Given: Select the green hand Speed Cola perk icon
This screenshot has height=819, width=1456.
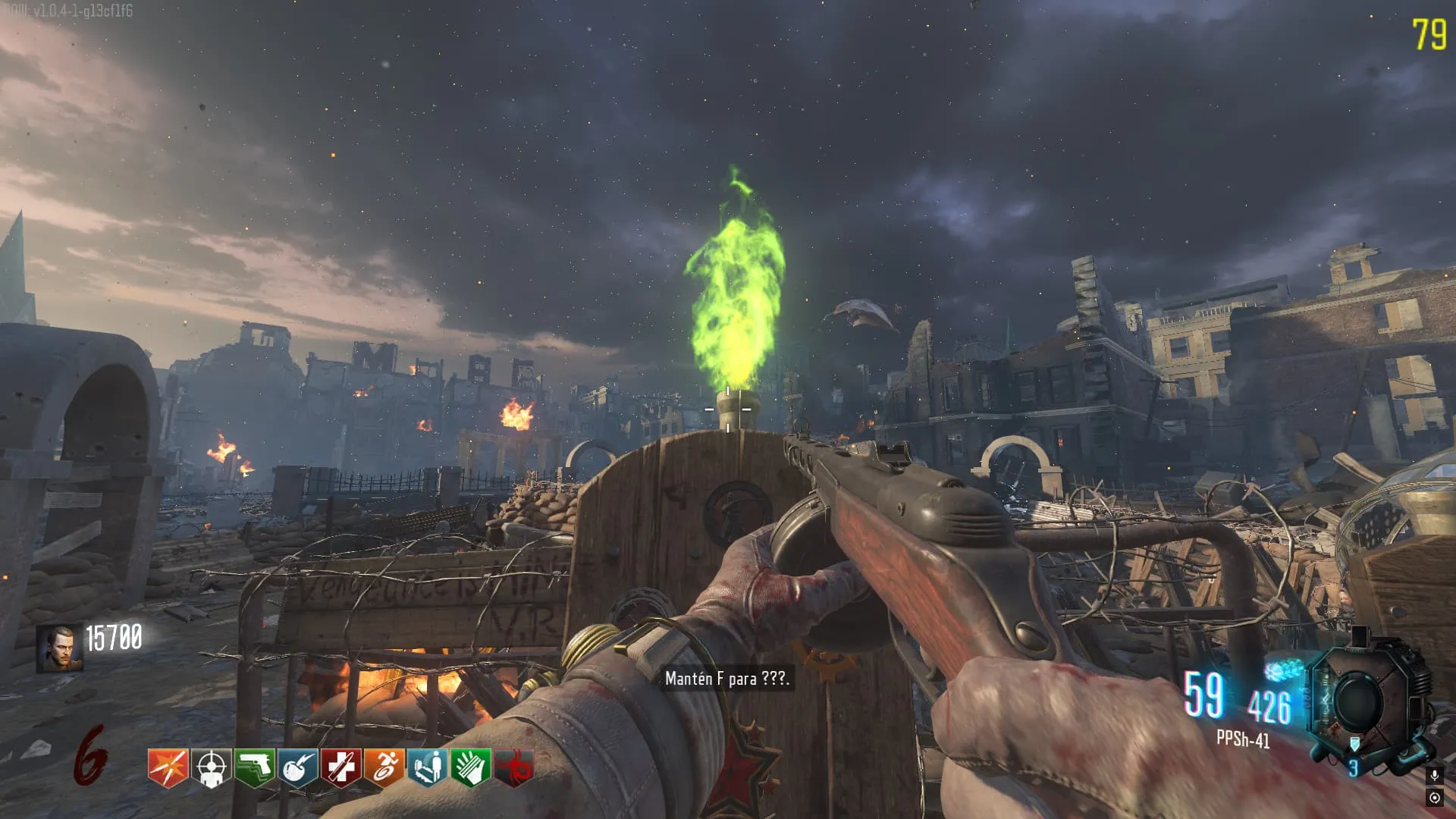Looking at the screenshot, I should pyautogui.click(x=470, y=767).
